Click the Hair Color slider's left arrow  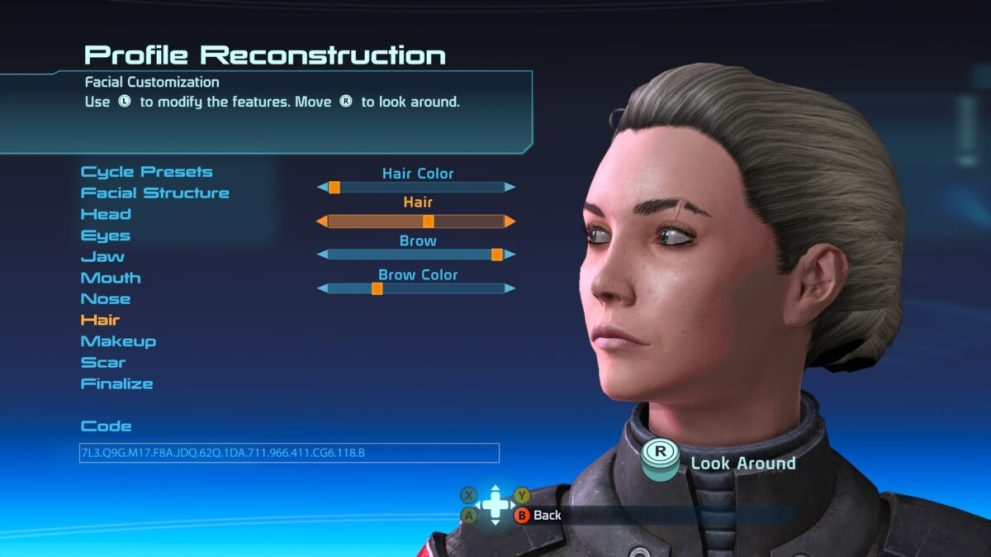(322, 187)
